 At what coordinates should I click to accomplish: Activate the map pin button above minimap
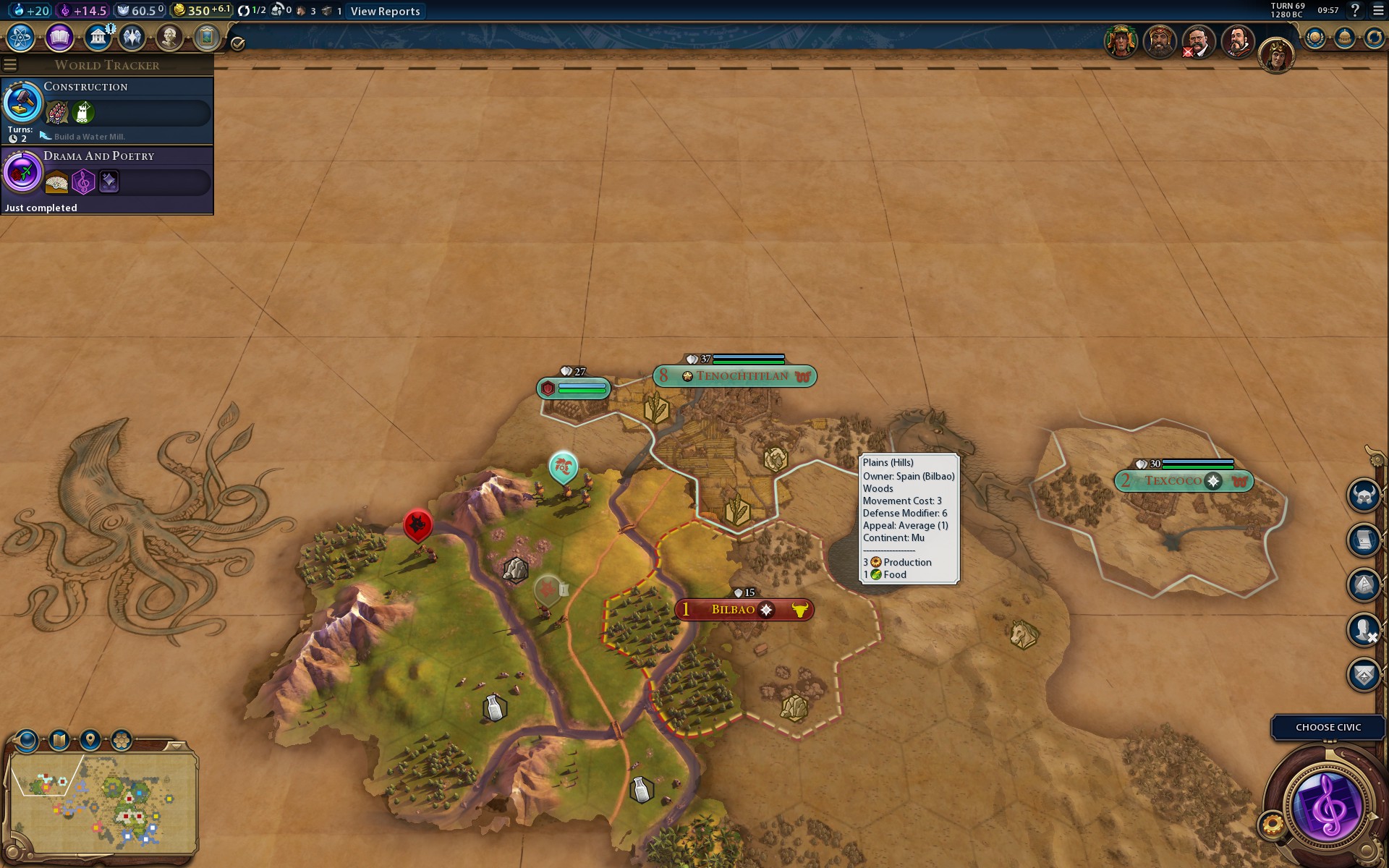90,740
